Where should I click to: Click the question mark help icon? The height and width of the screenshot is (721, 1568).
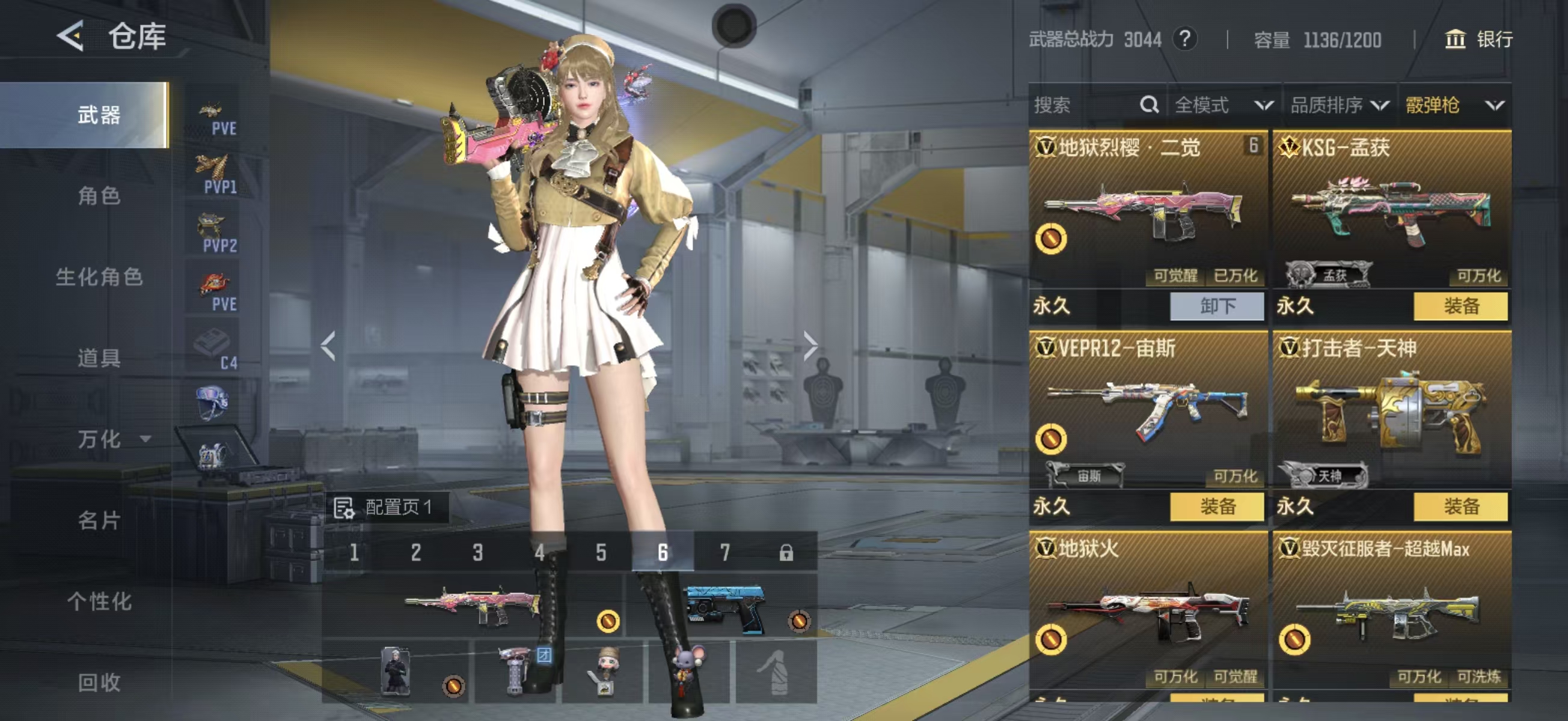tap(1184, 40)
